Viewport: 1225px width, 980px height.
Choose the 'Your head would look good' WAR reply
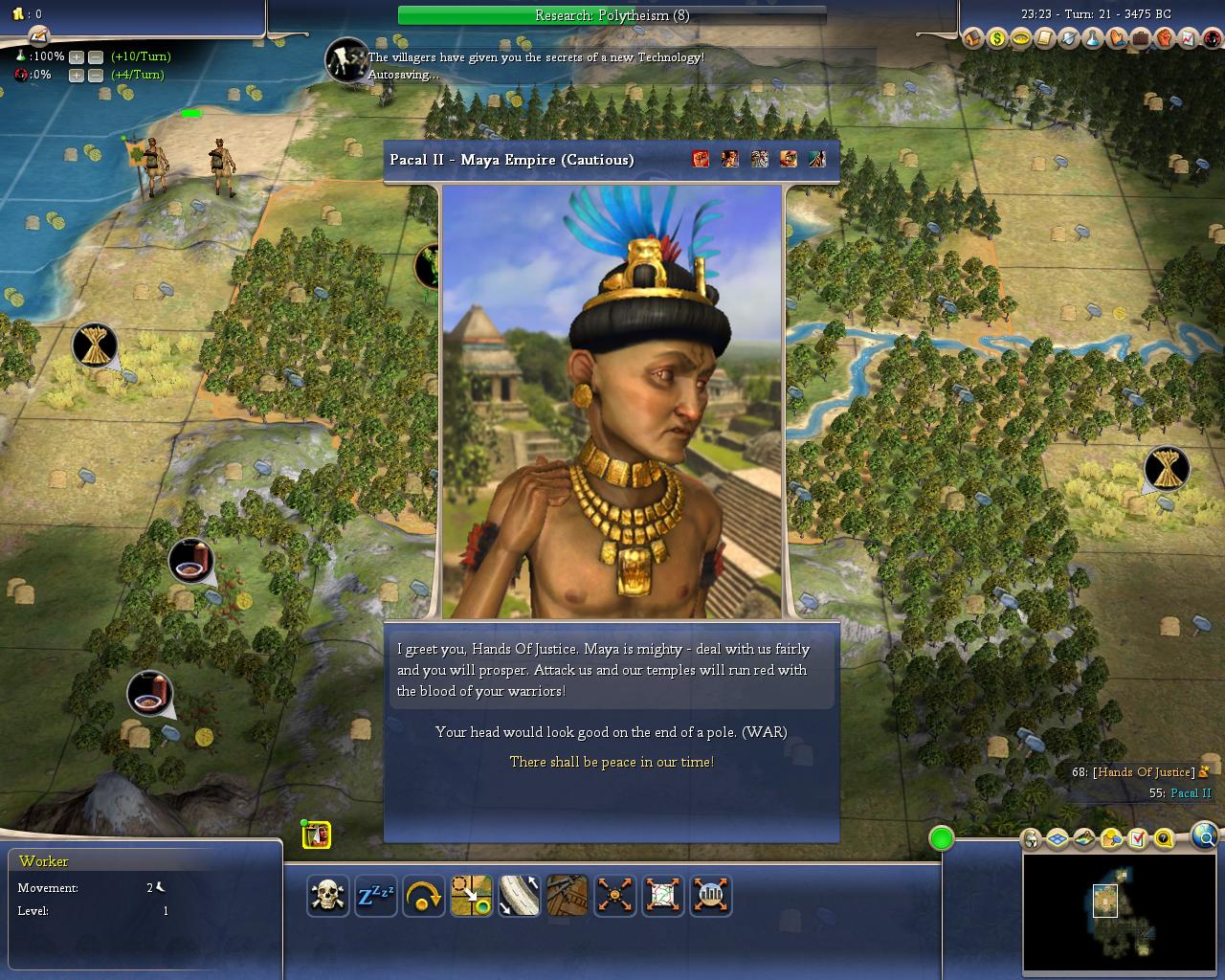coord(611,732)
